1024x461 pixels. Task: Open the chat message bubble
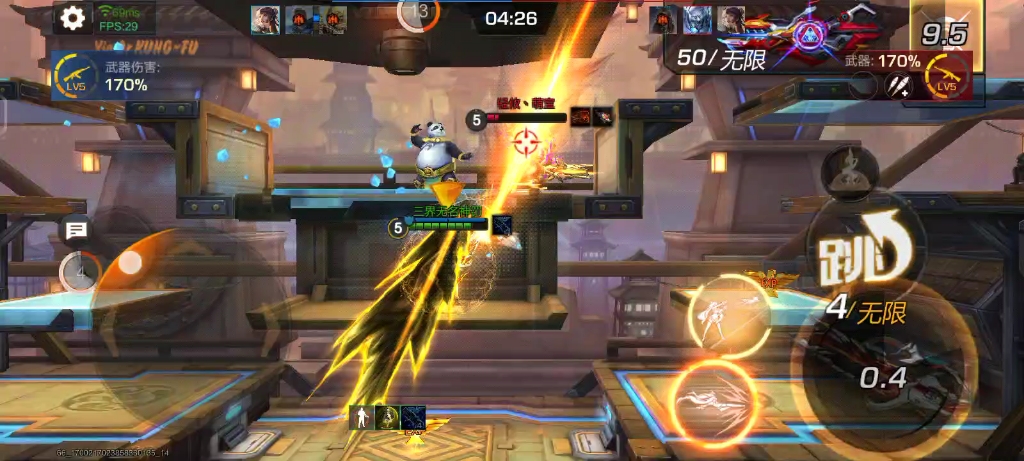76,232
